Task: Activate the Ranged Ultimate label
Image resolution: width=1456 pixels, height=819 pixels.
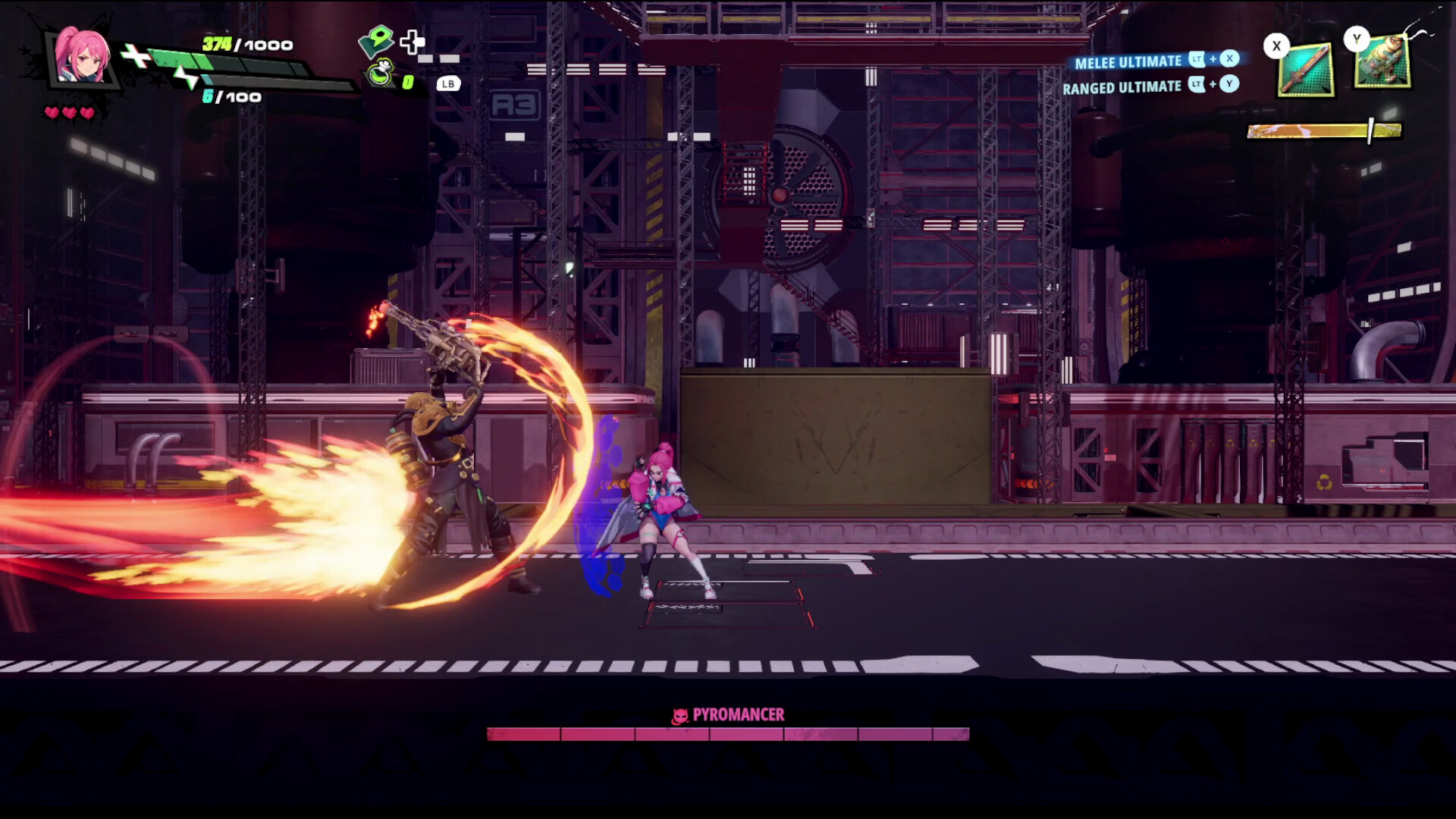Action: tap(1122, 87)
